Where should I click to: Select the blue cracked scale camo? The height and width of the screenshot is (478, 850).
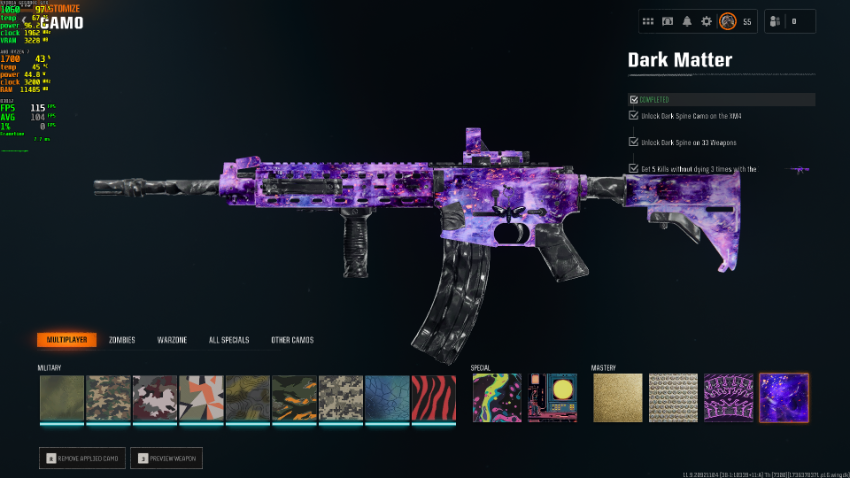(x=387, y=398)
